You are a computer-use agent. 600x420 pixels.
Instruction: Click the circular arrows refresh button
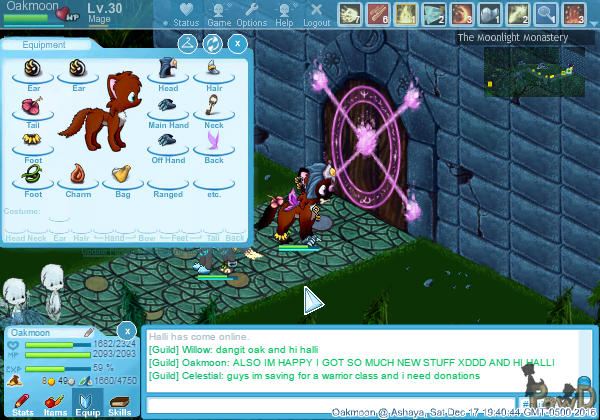tap(212, 44)
